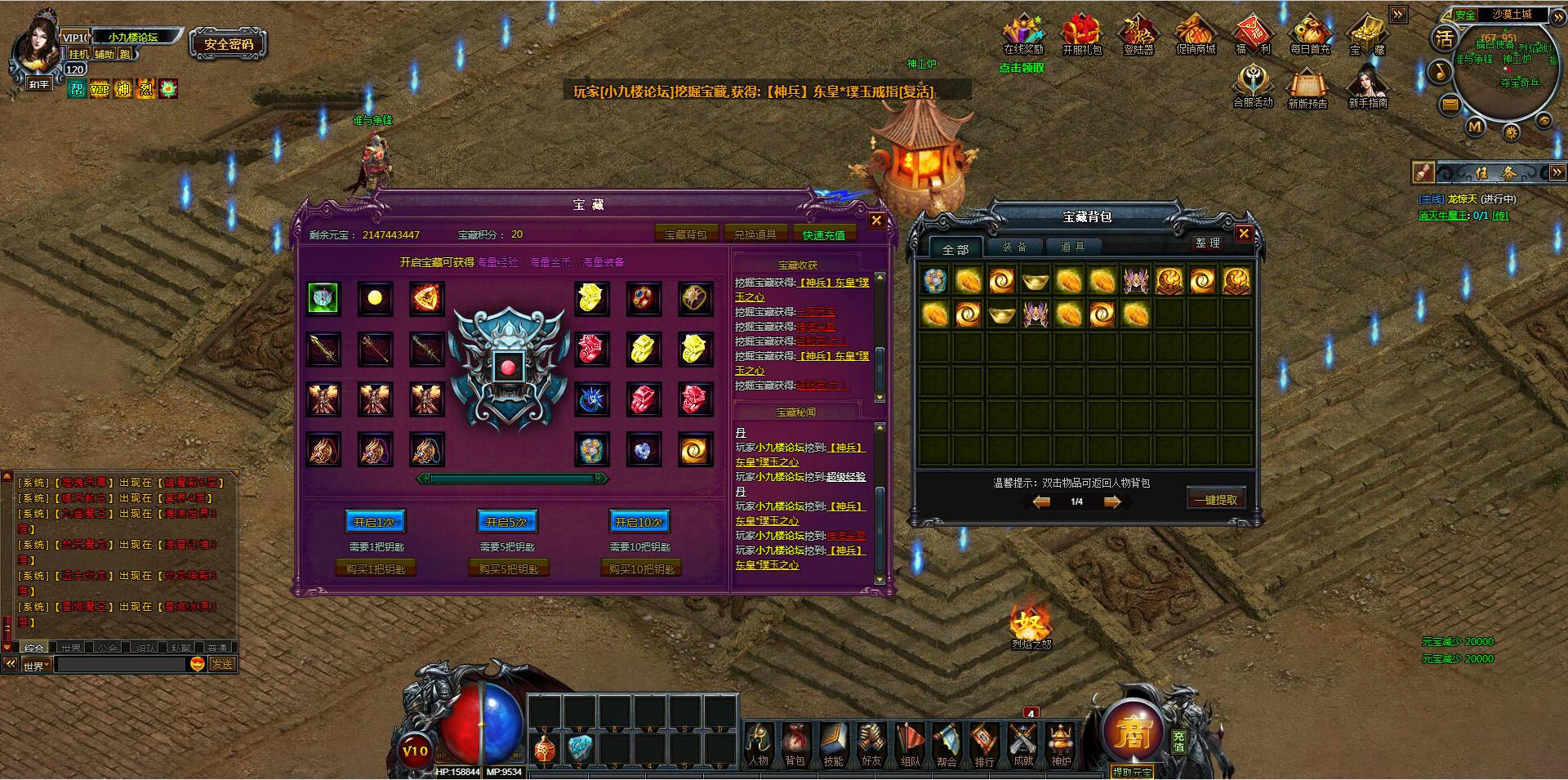1568x780 pixels.
Task: Open the 背包 backpack from bottom bar
Action: [795, 744]
